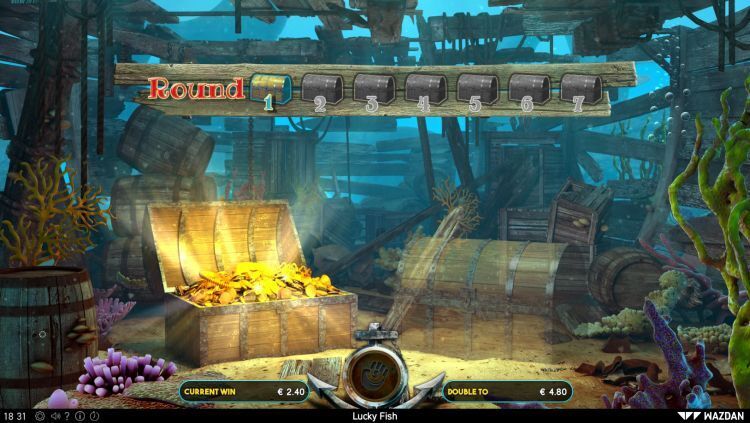Viewport: 750px width, 423px height.
Task: Open the gear settings icon
Action: 40,416
